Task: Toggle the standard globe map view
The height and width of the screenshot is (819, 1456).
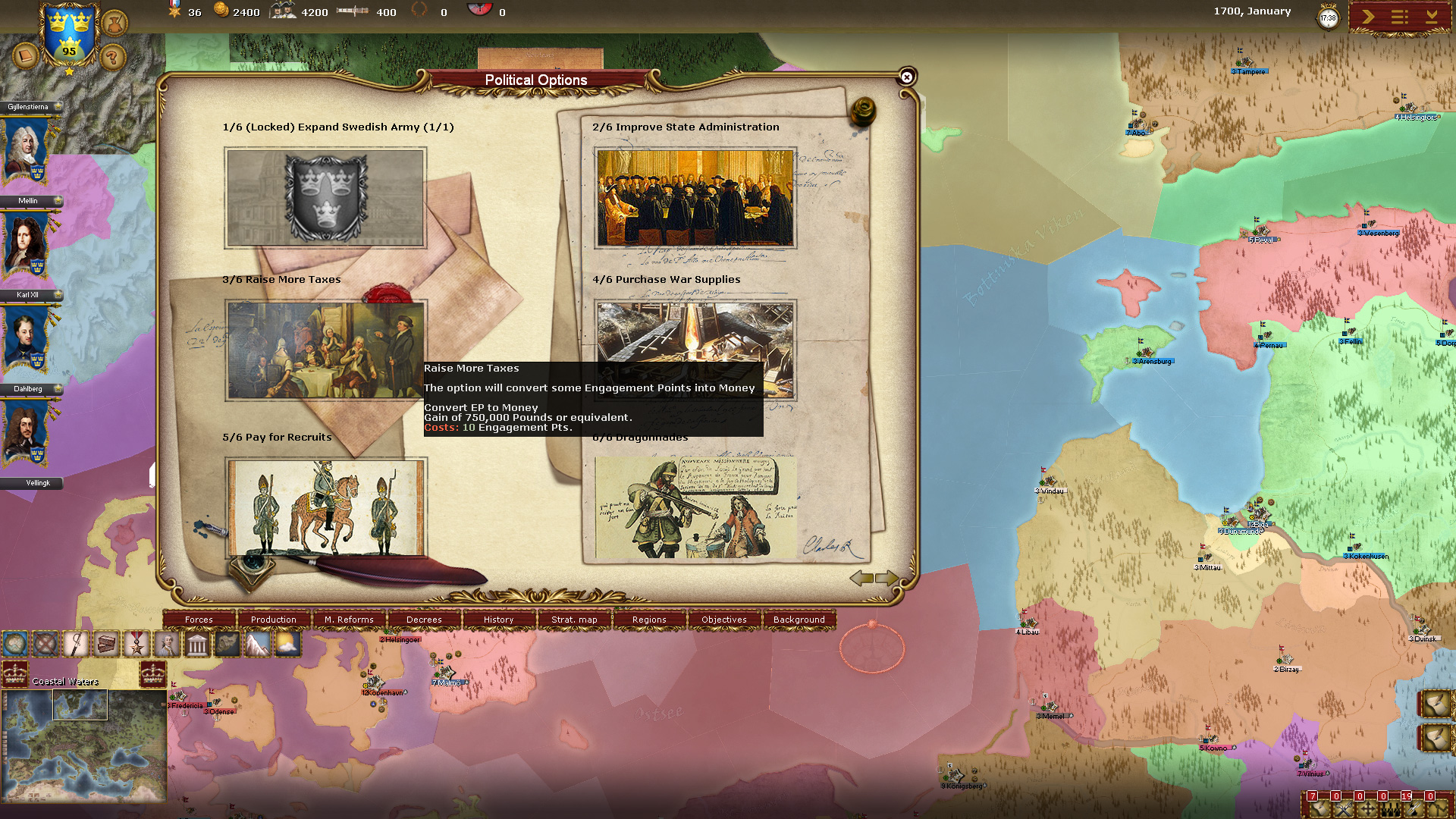Action: click(x=15, y=645)
